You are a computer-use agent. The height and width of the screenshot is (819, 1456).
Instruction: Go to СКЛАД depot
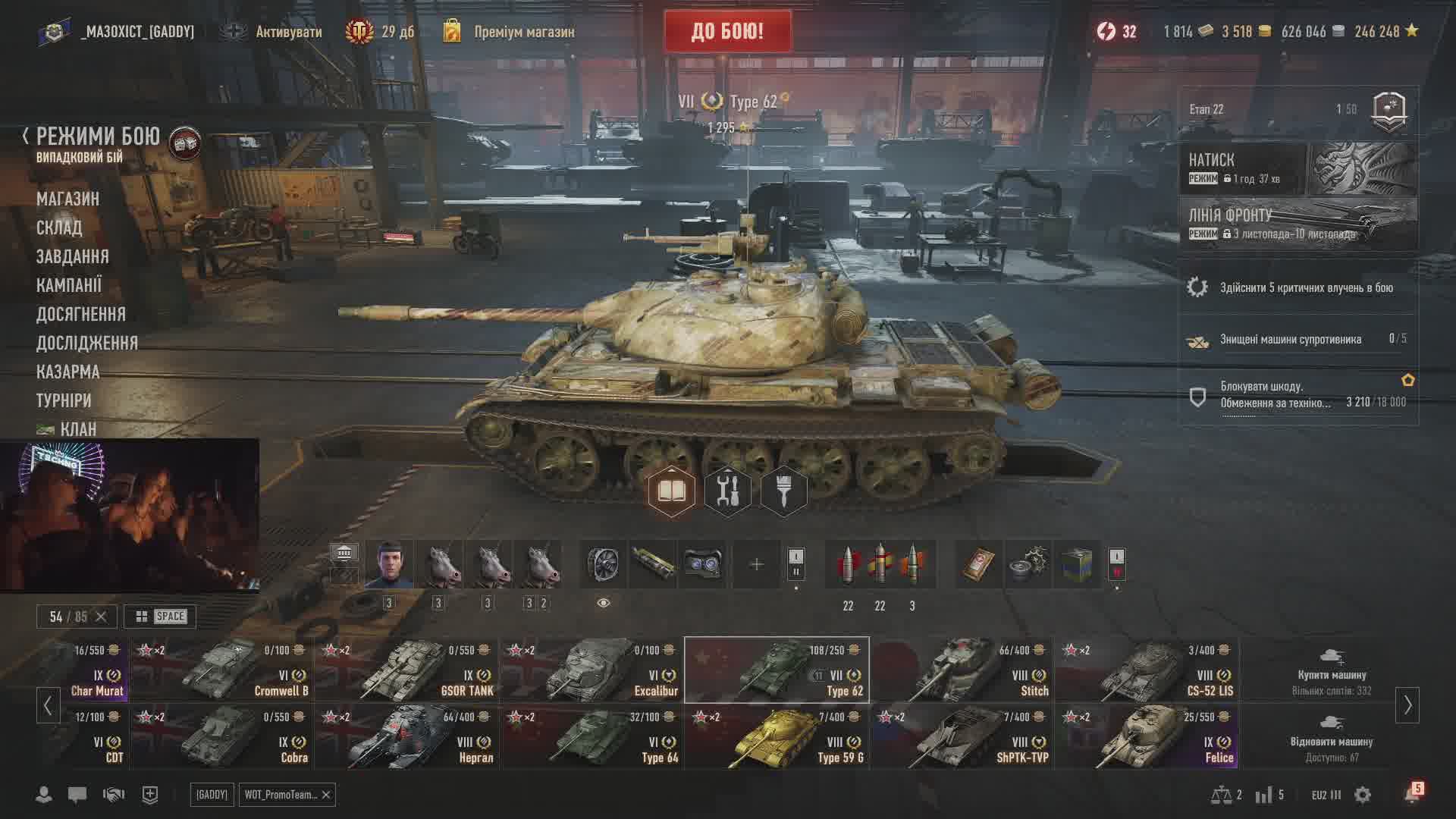59,227
